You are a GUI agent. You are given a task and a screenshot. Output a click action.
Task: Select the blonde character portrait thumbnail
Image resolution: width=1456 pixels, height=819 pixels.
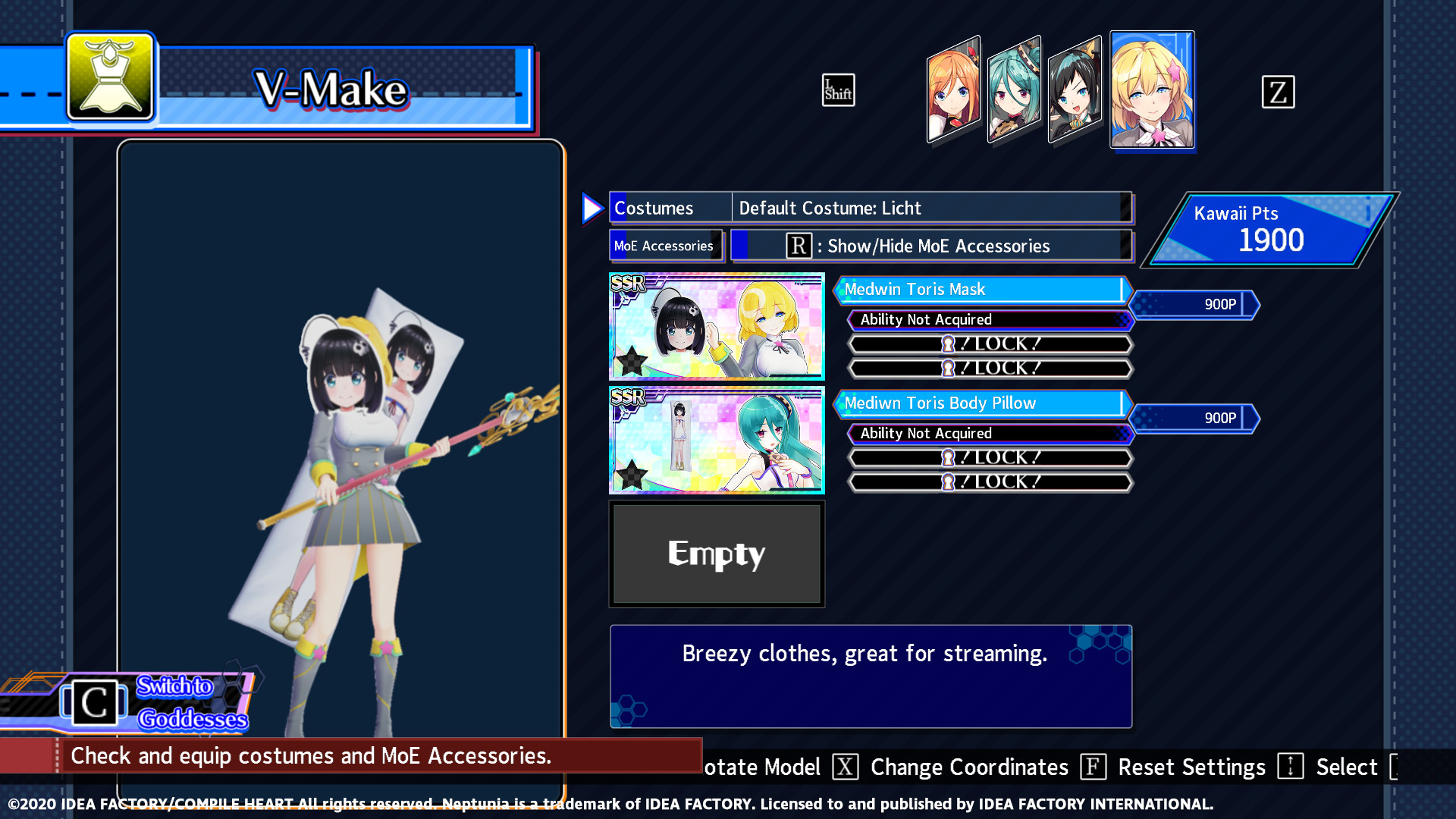coord(1152,89)
